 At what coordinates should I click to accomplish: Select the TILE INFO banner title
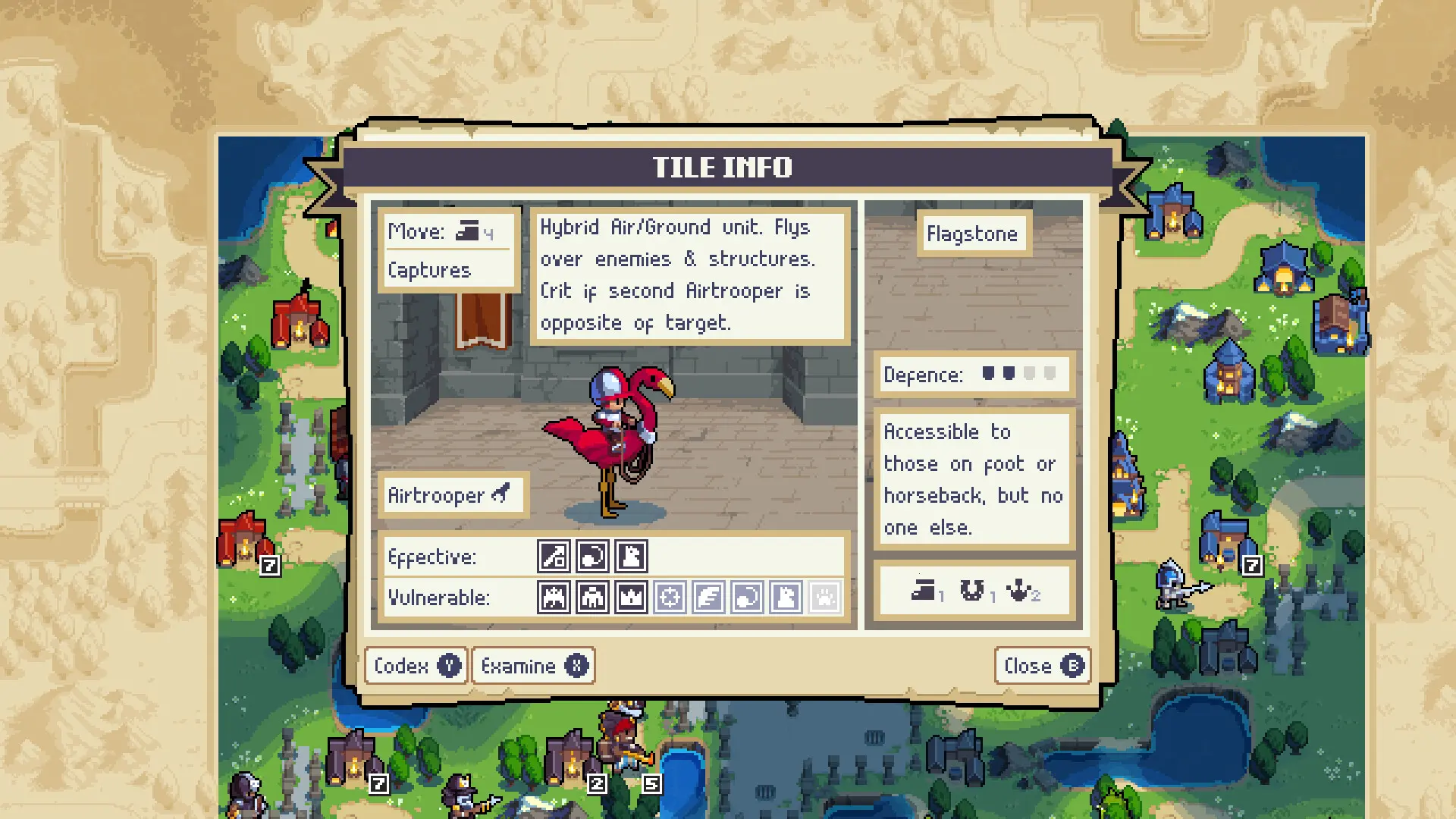[x=723, y=167]
